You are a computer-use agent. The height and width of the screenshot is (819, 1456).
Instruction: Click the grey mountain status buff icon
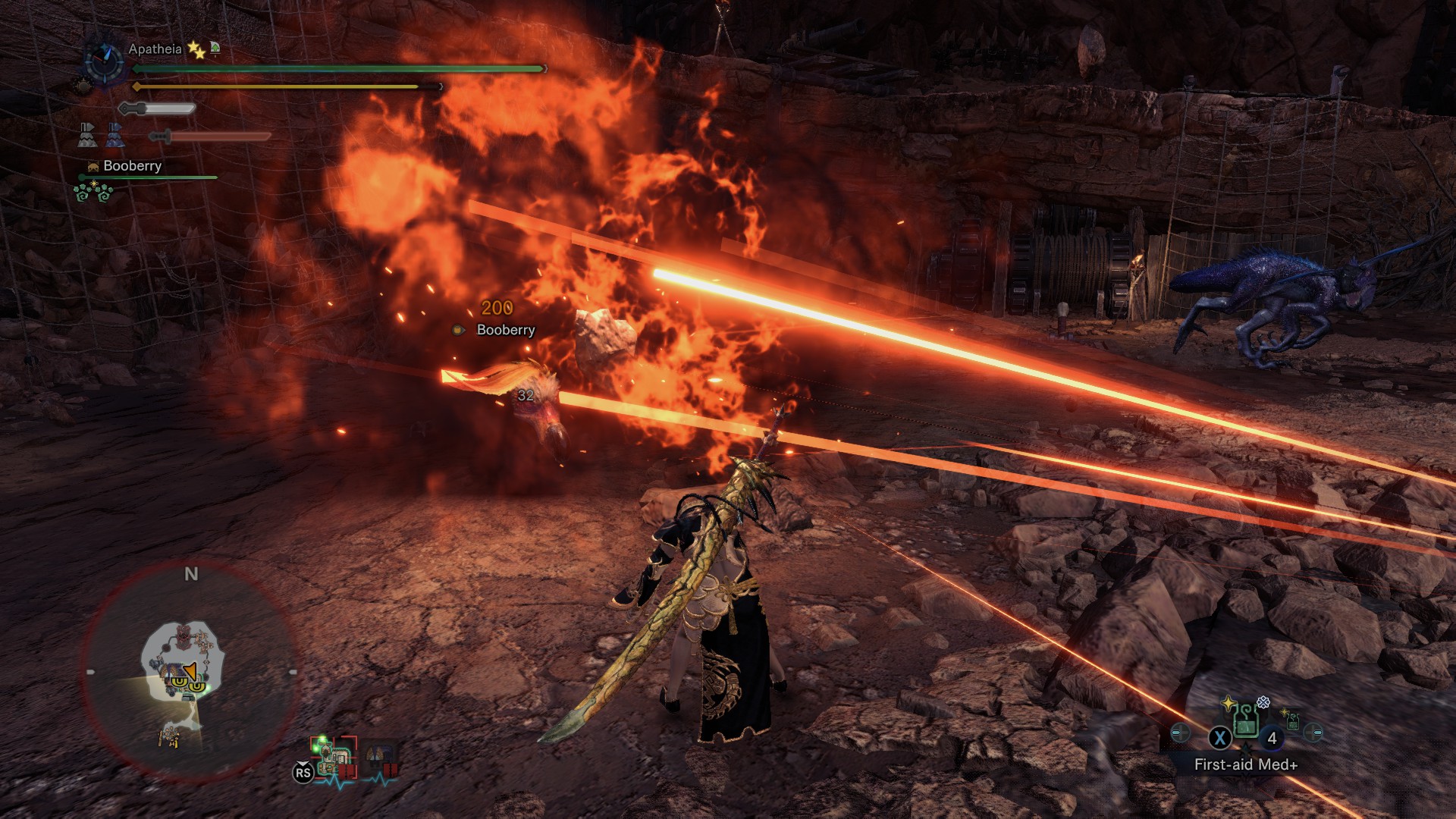click(86, 135)
